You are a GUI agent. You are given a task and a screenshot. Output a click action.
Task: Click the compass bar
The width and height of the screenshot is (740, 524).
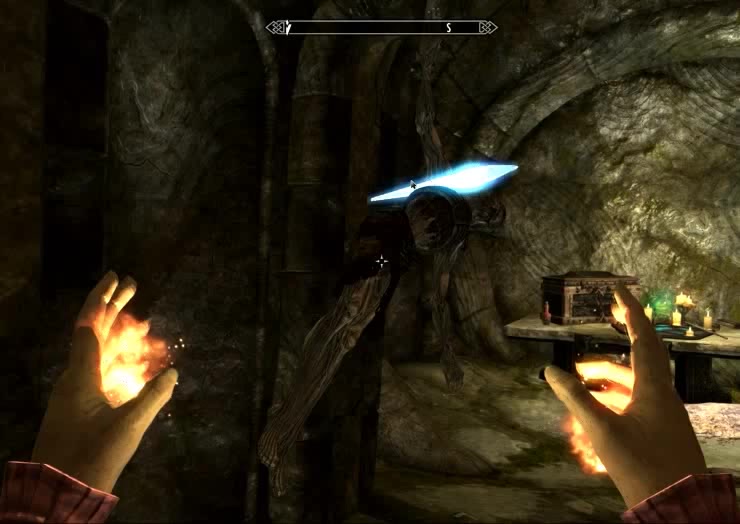(x=381, y=28)
